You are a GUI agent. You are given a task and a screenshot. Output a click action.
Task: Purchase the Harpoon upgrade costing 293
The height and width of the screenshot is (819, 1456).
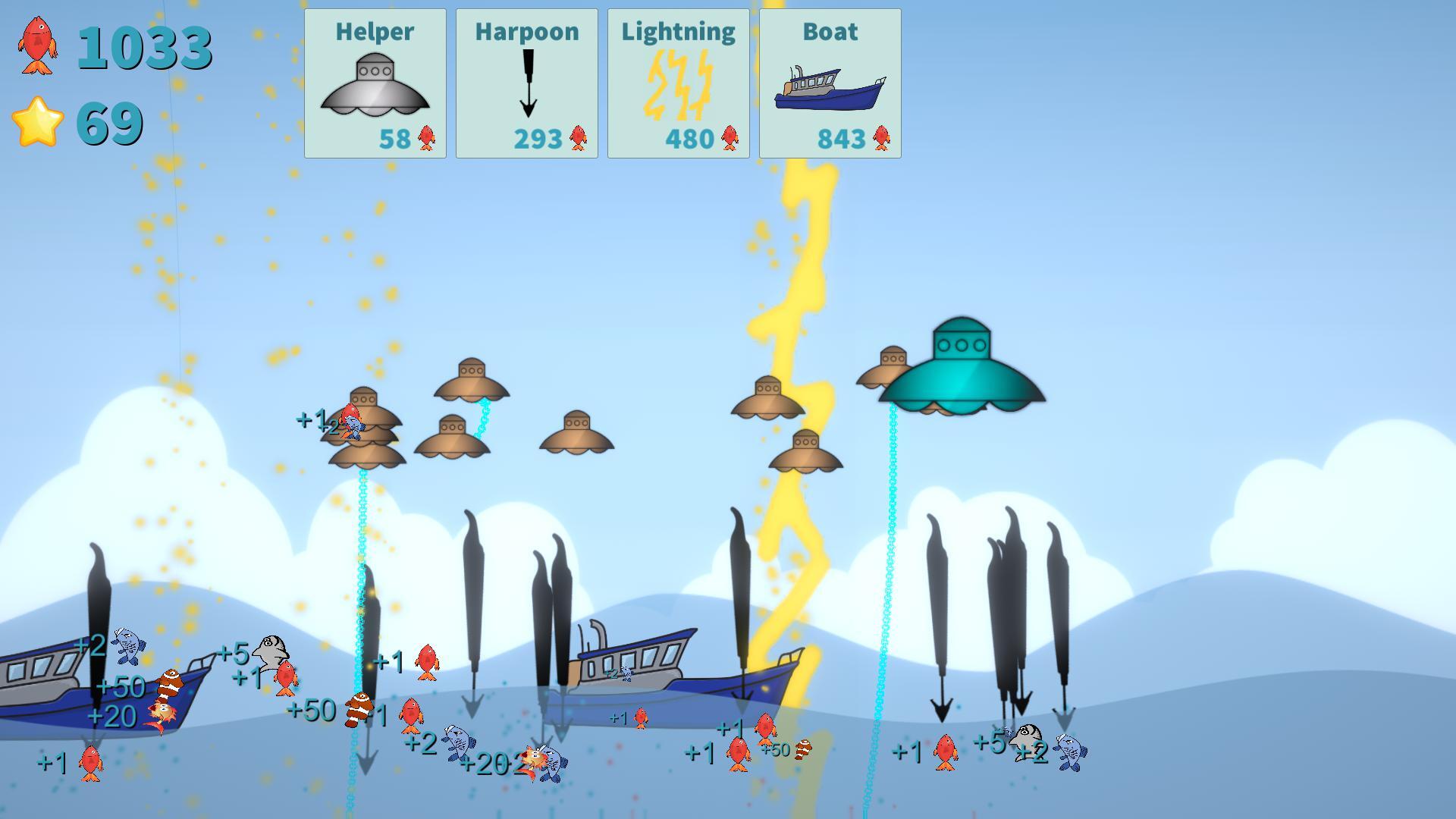click(x=527, y=83)
